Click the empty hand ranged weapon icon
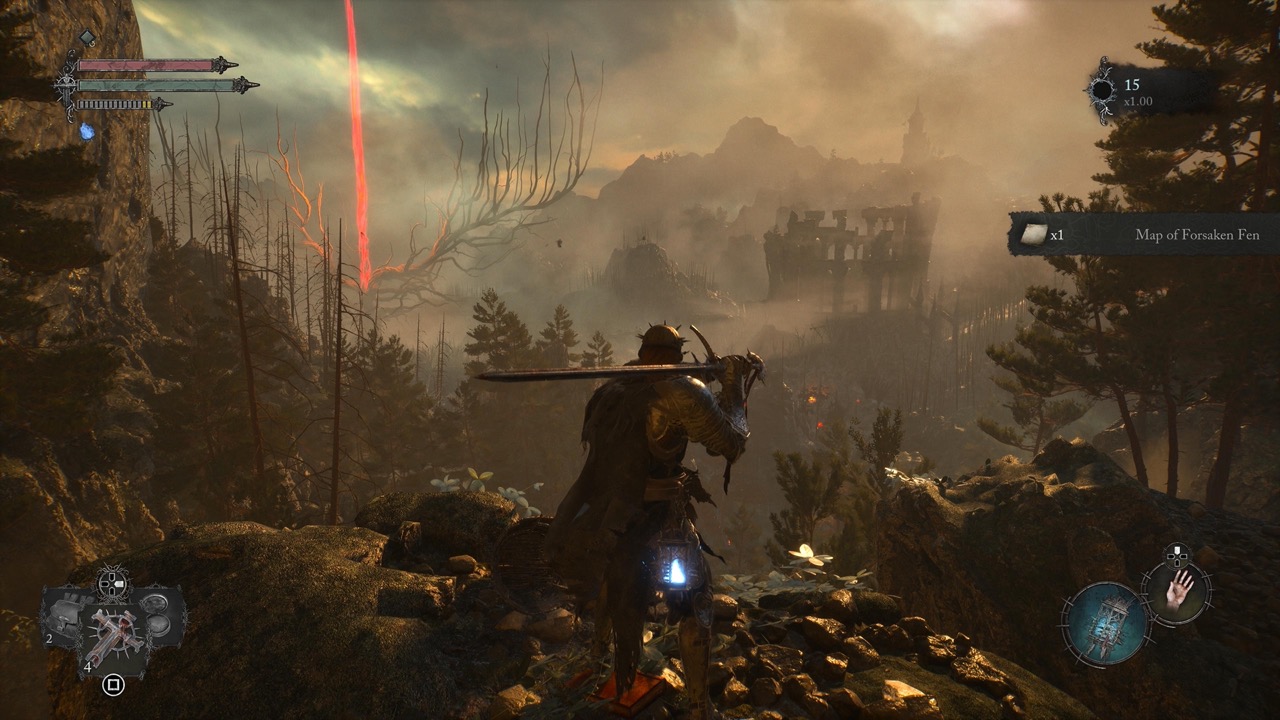Viewport: 1280px width, 720px height. point(1178,593)
